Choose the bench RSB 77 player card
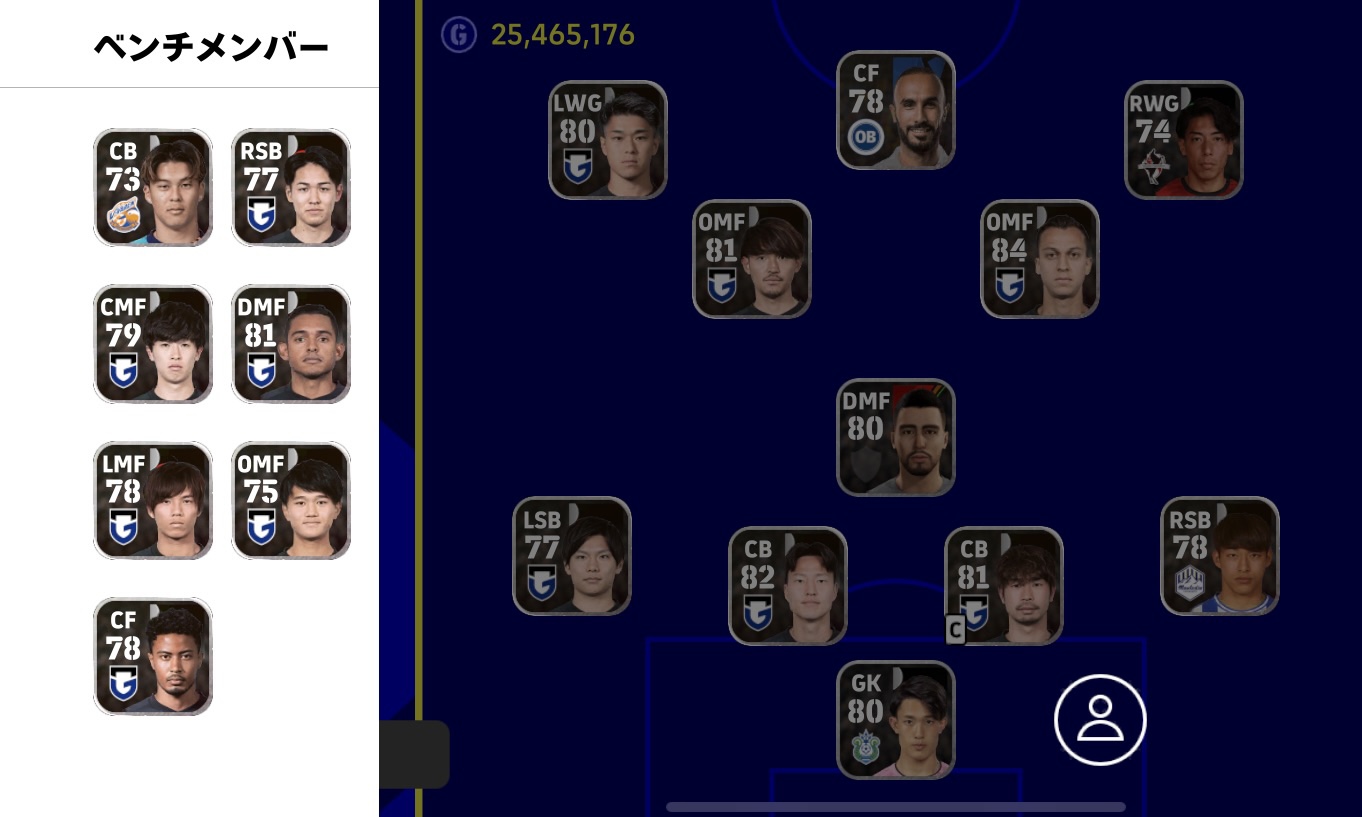The image size is (1362, 817). click(x=291, y=187)
